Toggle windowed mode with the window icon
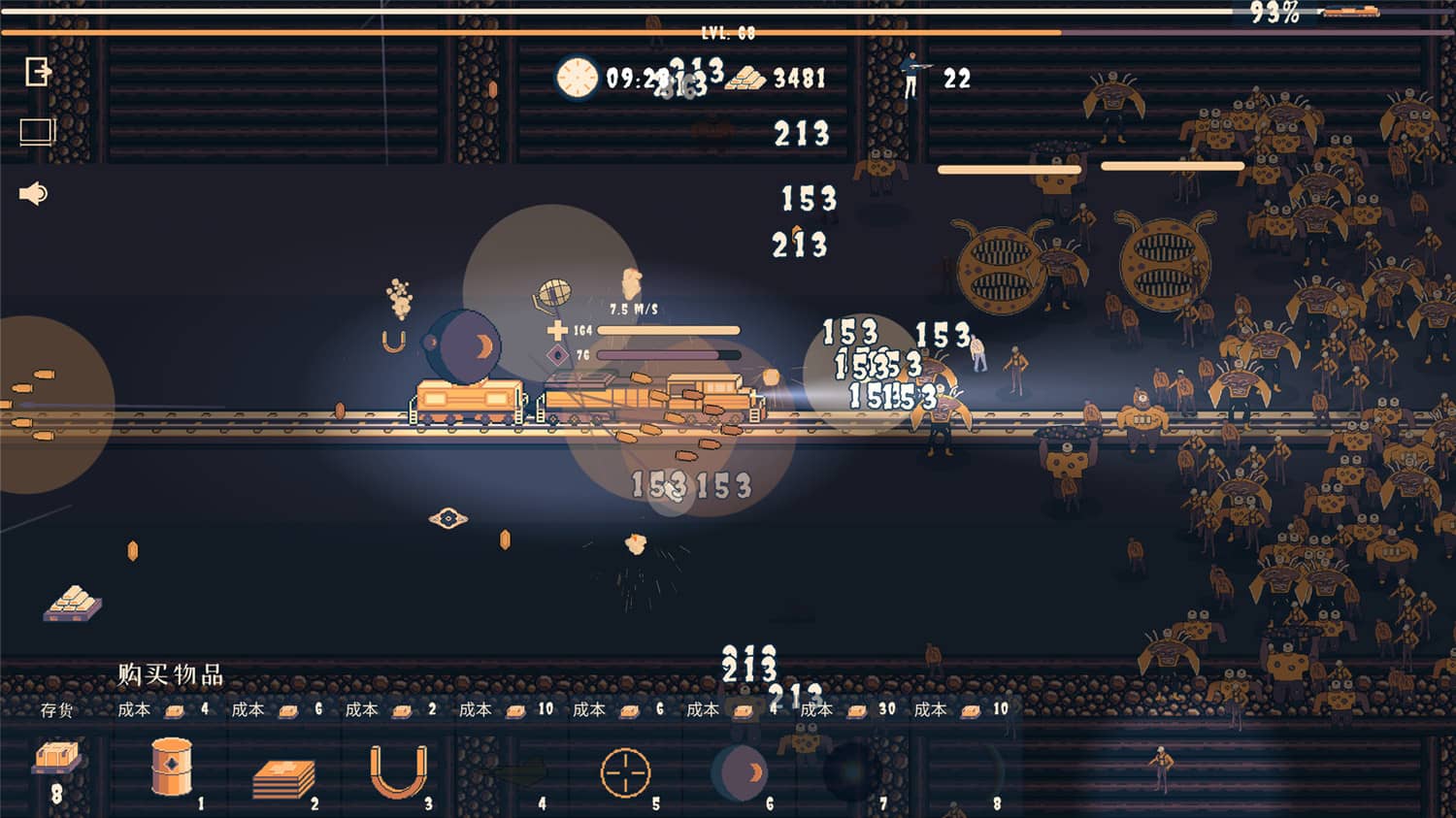Screen dimensions: 1456x818 (37, 129)
